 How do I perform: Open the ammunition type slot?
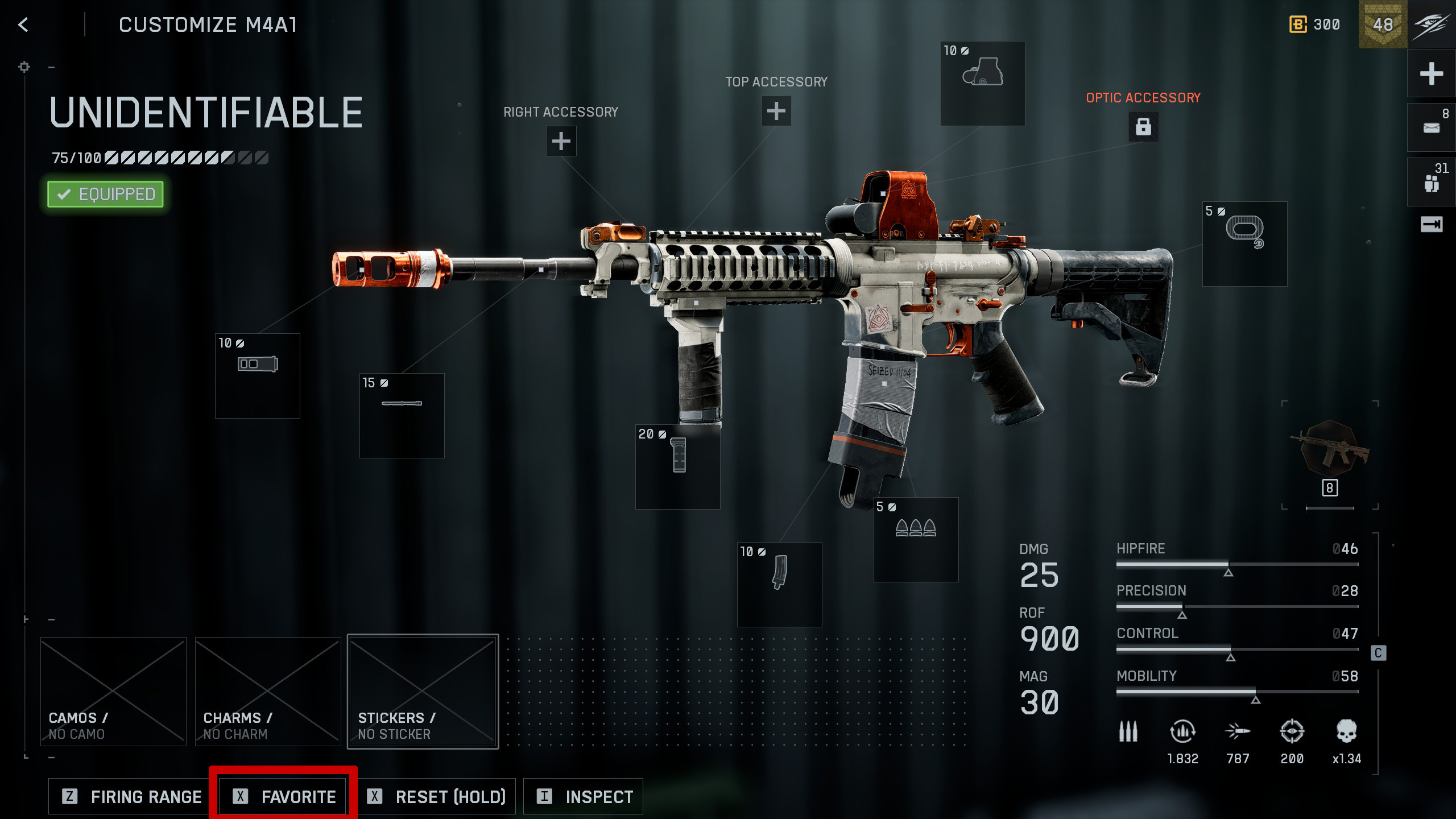(916, 540)
